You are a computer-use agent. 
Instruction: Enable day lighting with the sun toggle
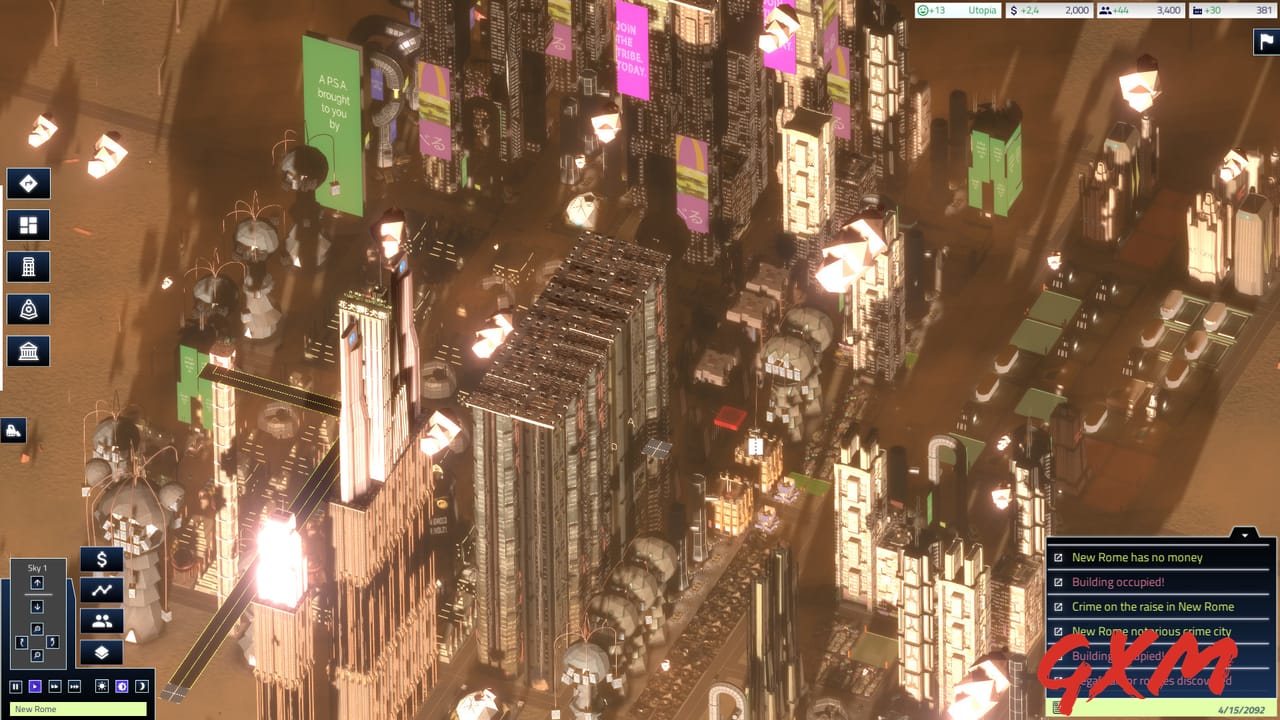100,686
